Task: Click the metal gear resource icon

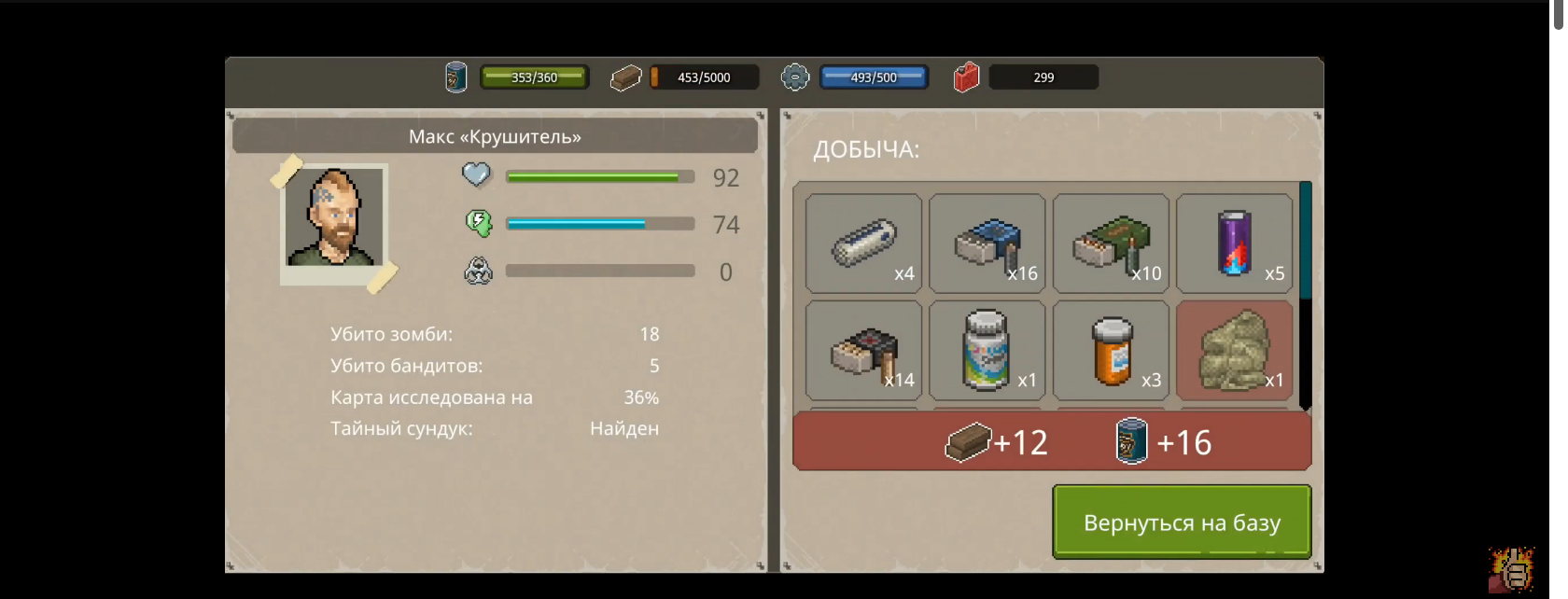Action: (x=795, y=77)
